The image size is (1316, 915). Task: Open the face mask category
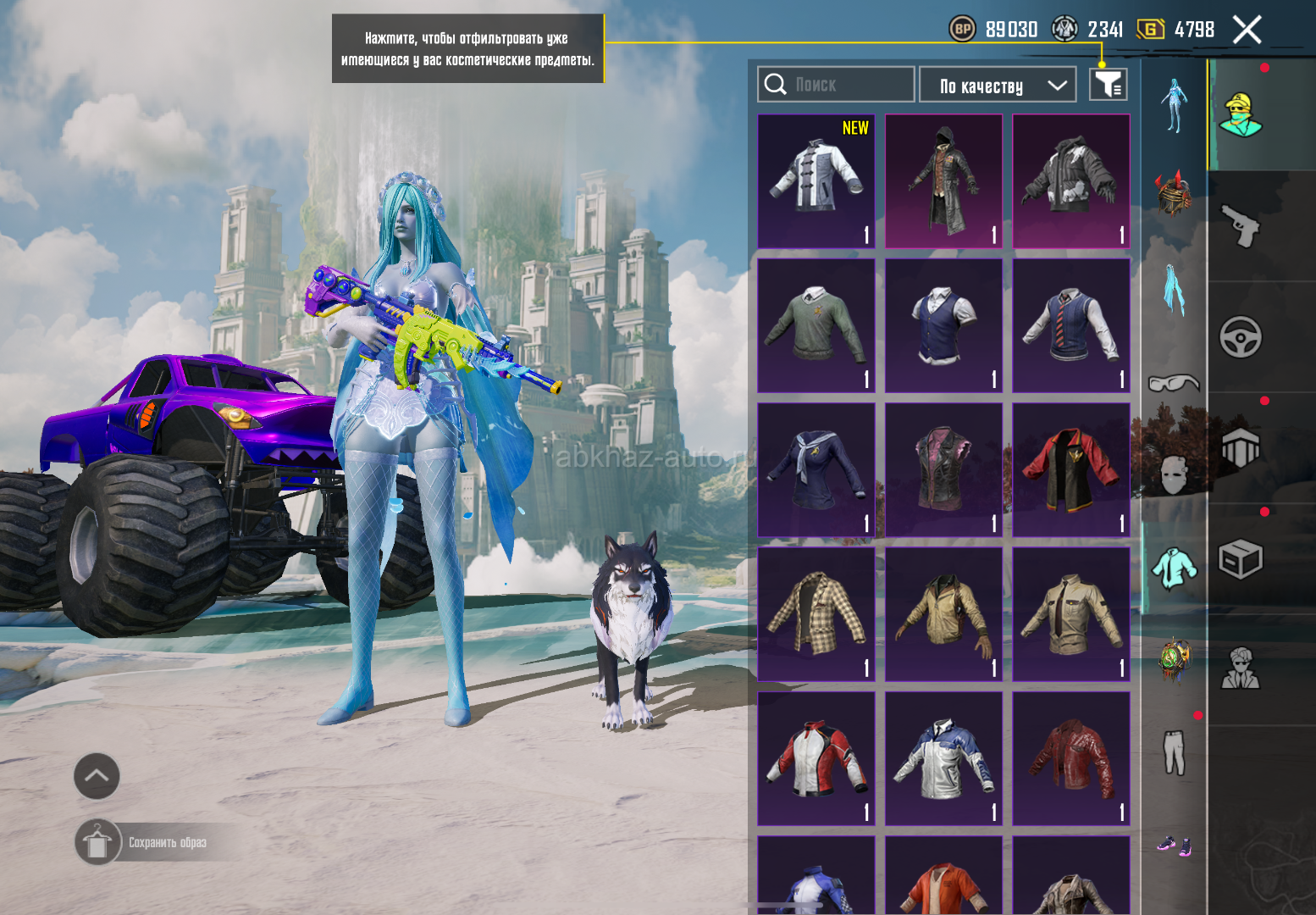pyautogui.click(x=1174, y=476)
